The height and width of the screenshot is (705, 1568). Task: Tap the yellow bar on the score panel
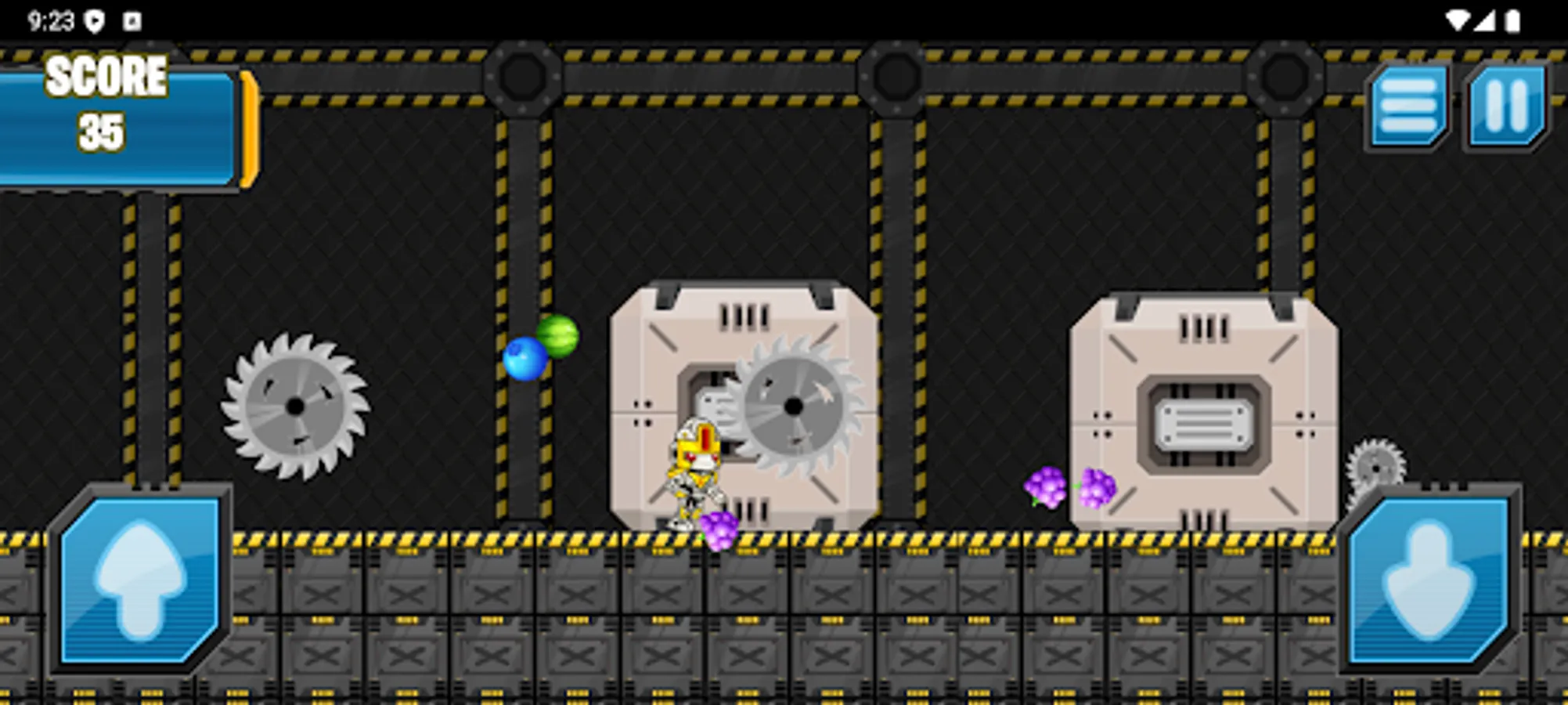point(247,129)
